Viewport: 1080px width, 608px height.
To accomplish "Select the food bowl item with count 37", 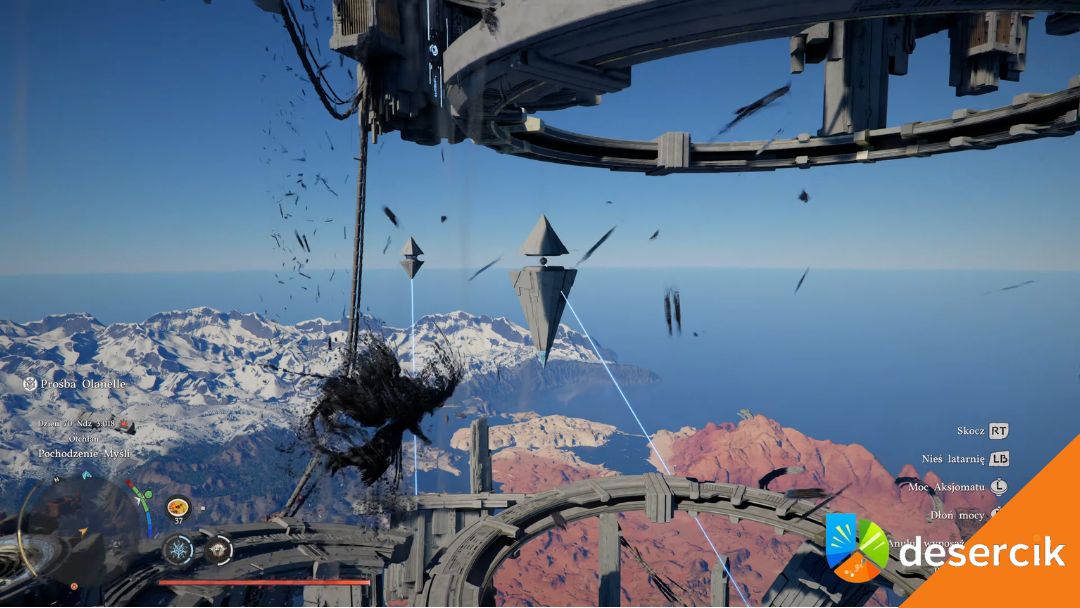I will tap(178, 507).
